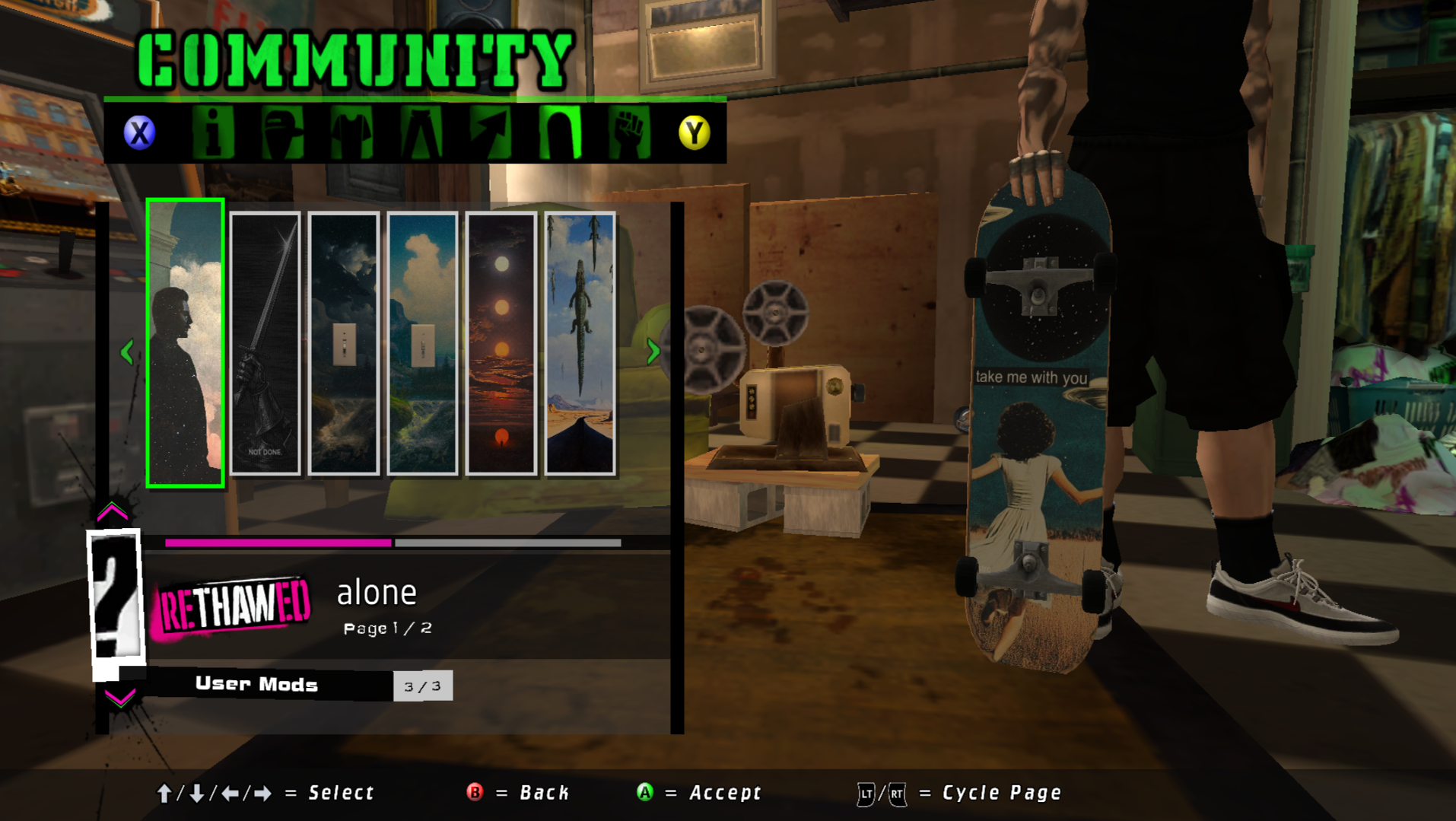
Task: Select the User Mods category row
Action: click(257, 685)
